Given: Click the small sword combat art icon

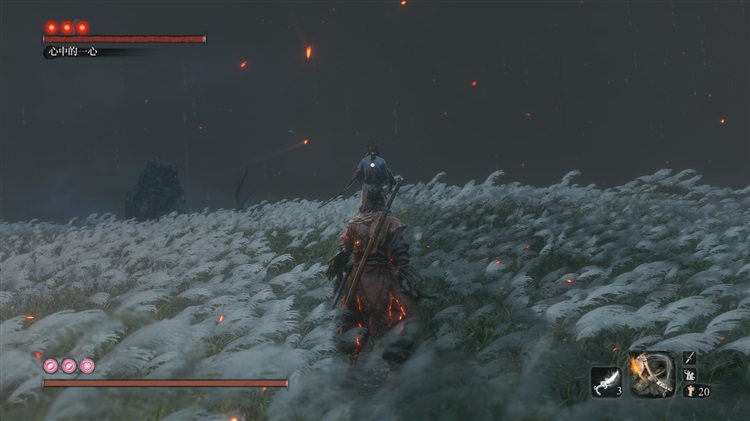Looking at the screenshot, I should point(690,357).
